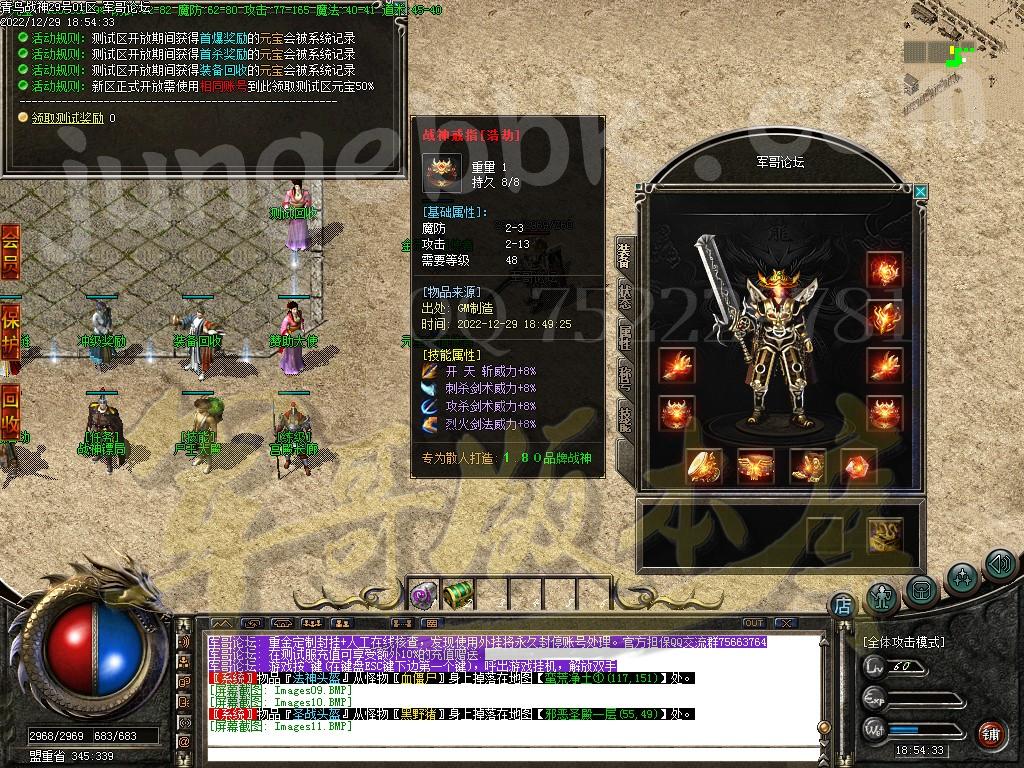1024x768 pixels.
Task: Select the flaming drum equipment slot
Action: tap(704, 466)
